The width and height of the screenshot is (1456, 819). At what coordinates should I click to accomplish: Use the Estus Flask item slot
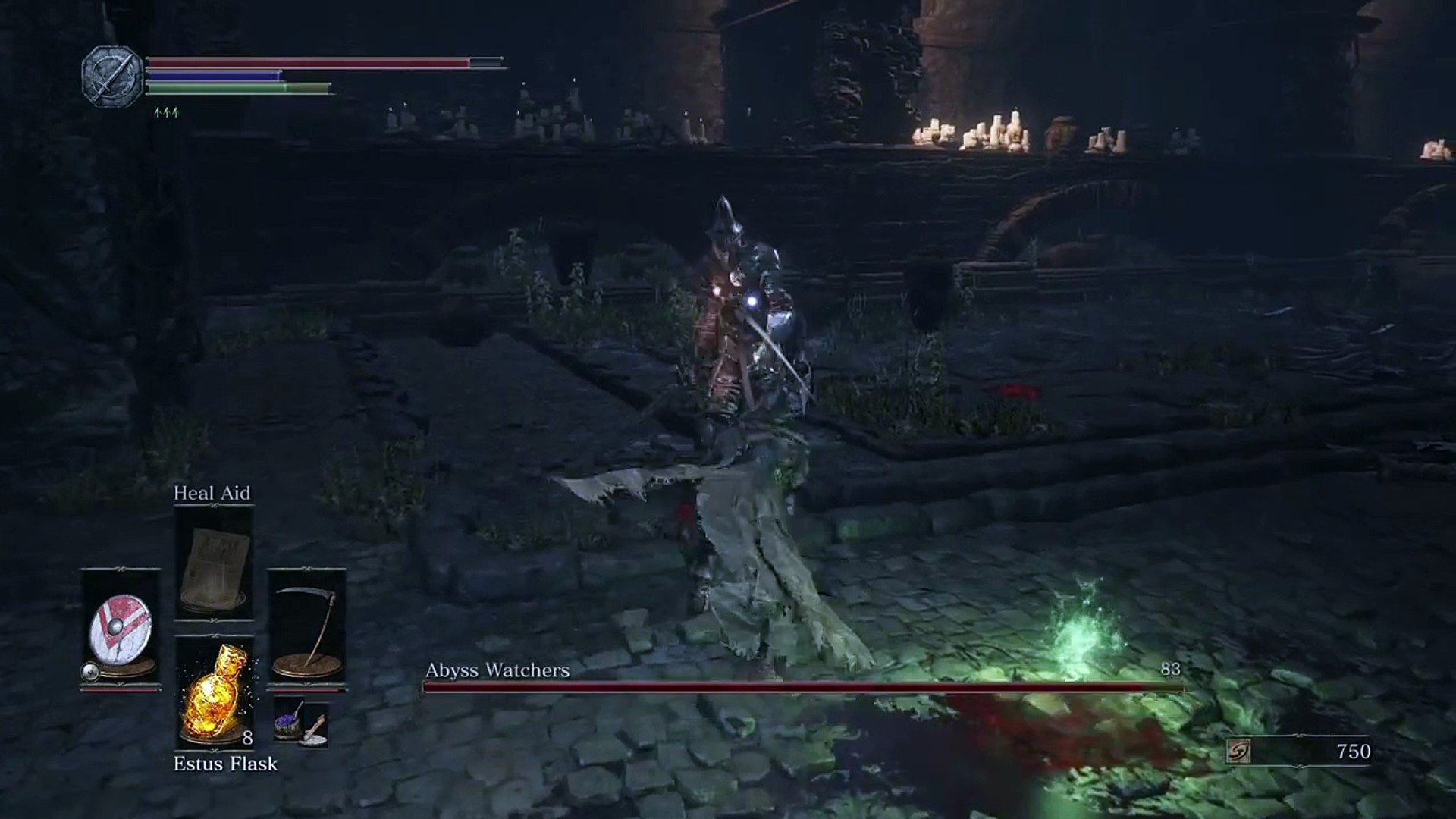click(213, 693)
